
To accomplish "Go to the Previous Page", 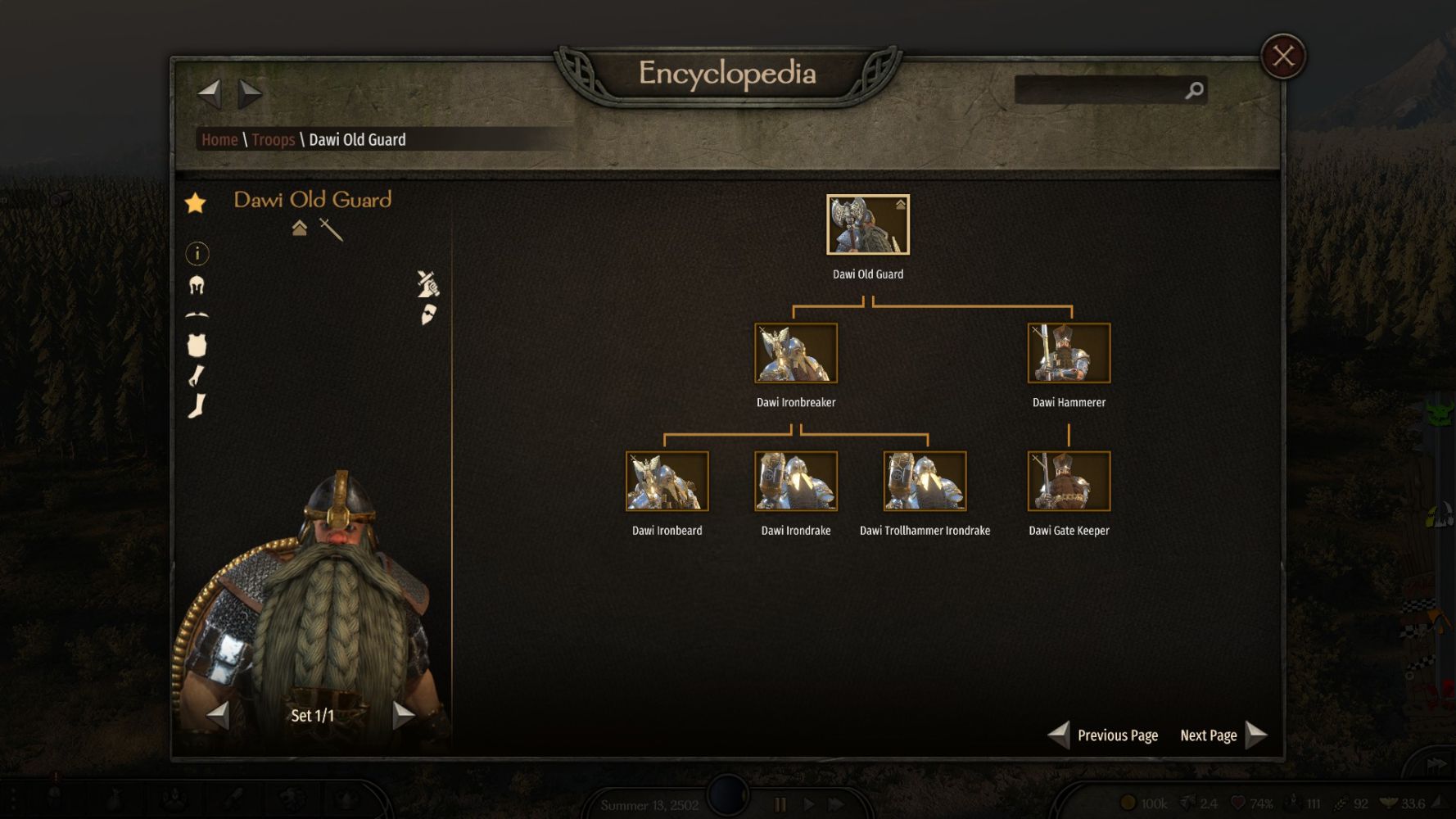I will pos(1103,735).
